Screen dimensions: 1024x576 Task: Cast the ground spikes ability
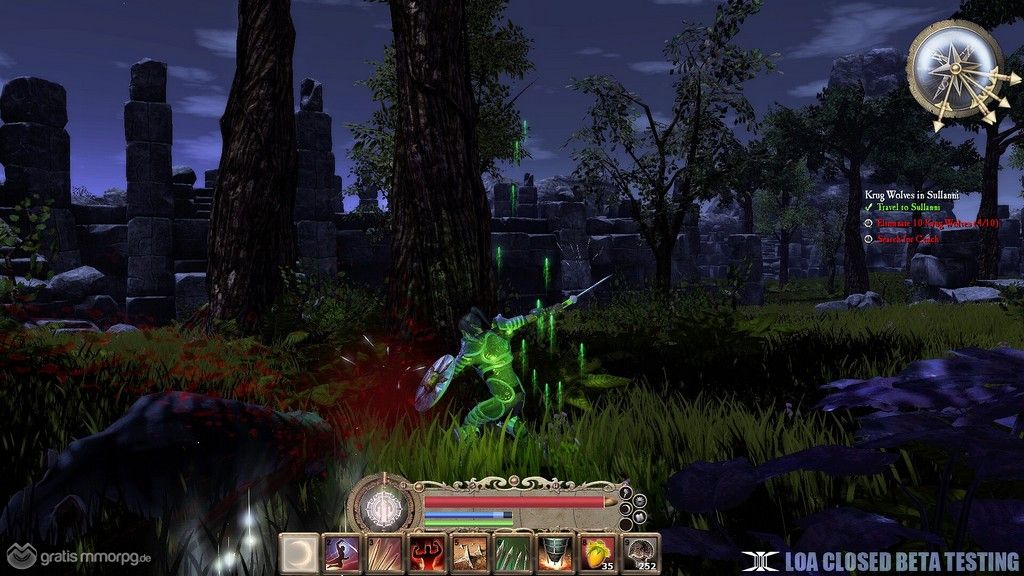[469, 552]
